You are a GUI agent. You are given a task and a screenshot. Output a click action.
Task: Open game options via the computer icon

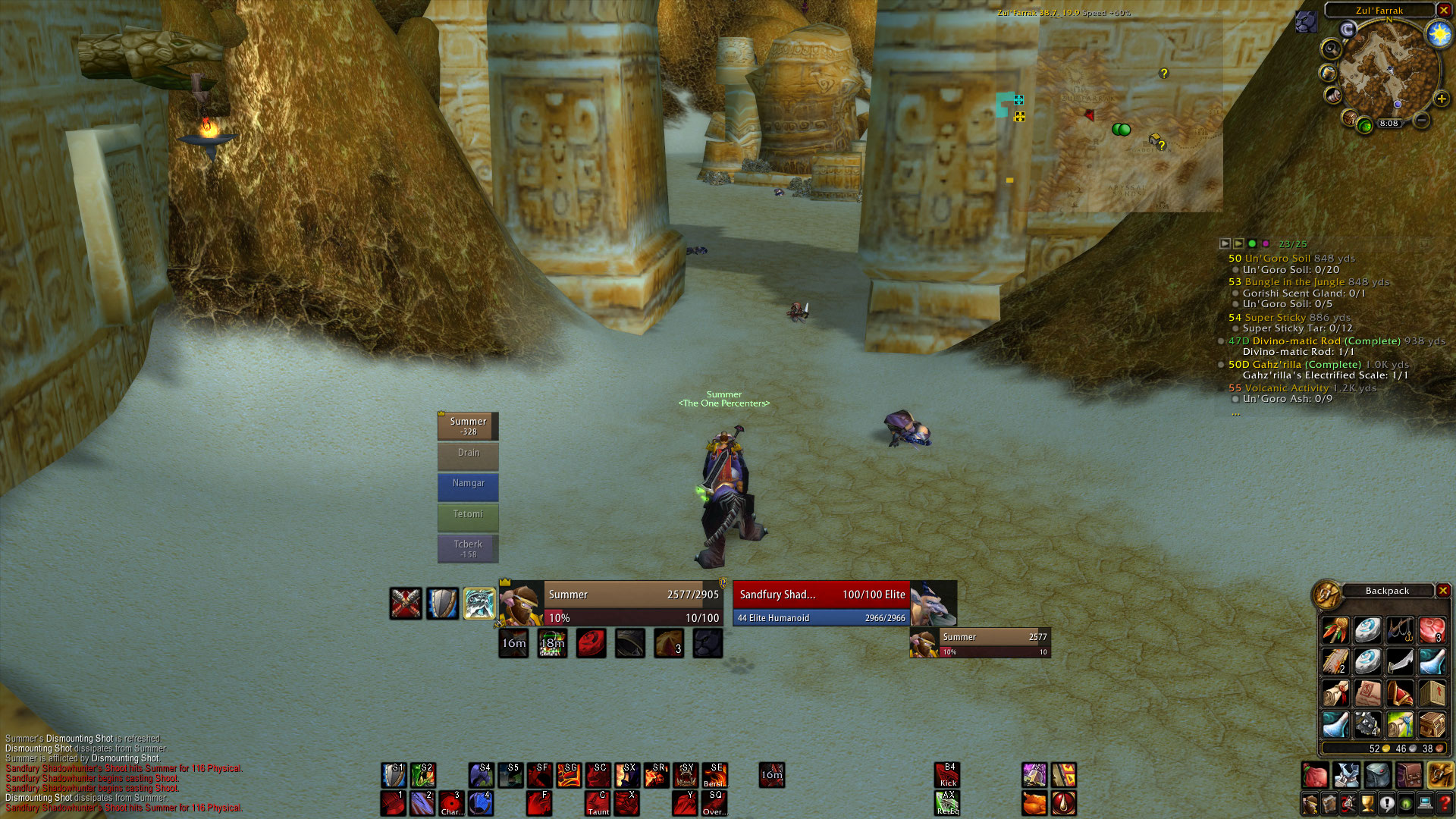coord(1426,804)
